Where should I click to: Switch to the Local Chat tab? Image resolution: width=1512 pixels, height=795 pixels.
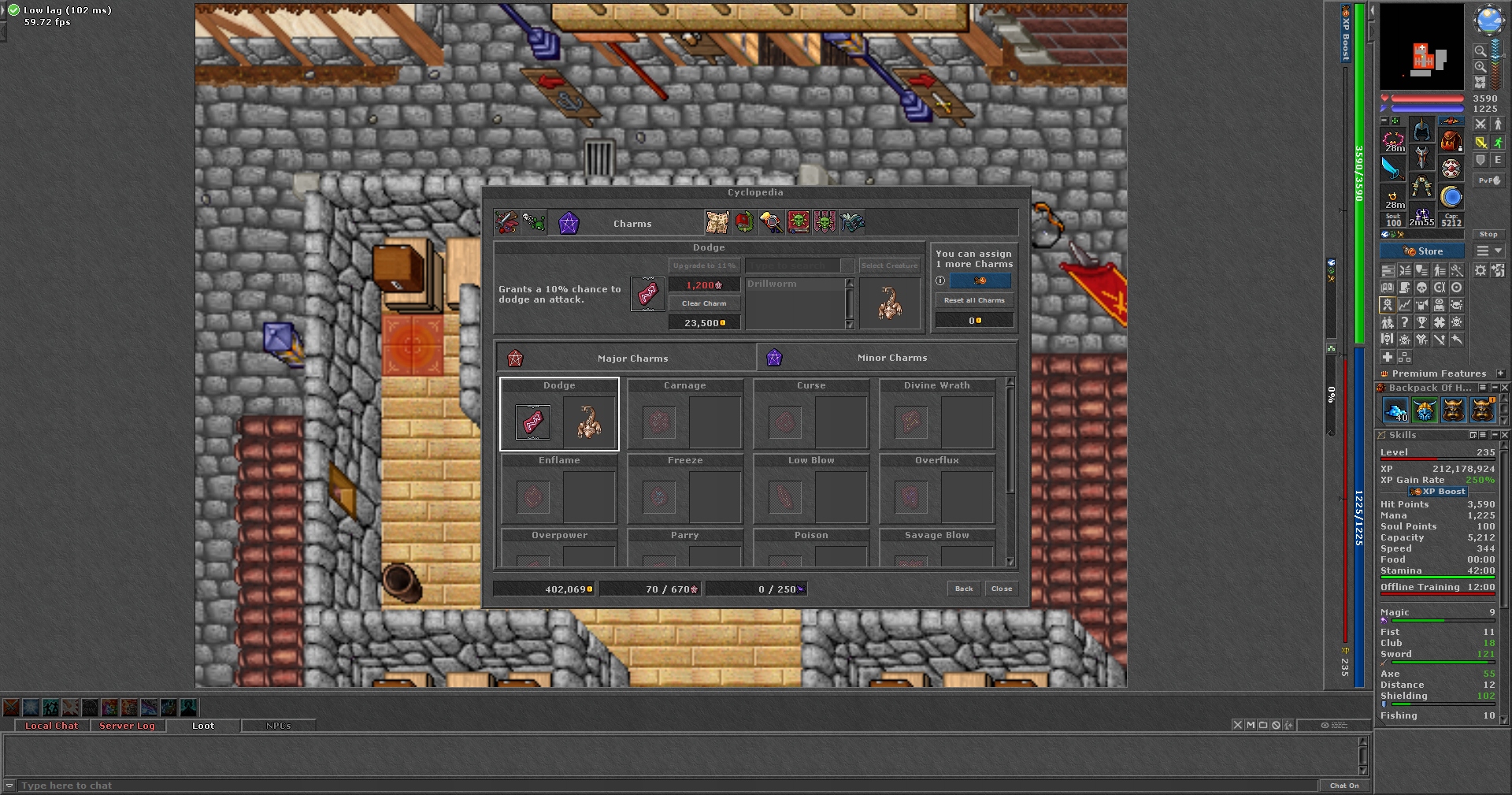51,726
